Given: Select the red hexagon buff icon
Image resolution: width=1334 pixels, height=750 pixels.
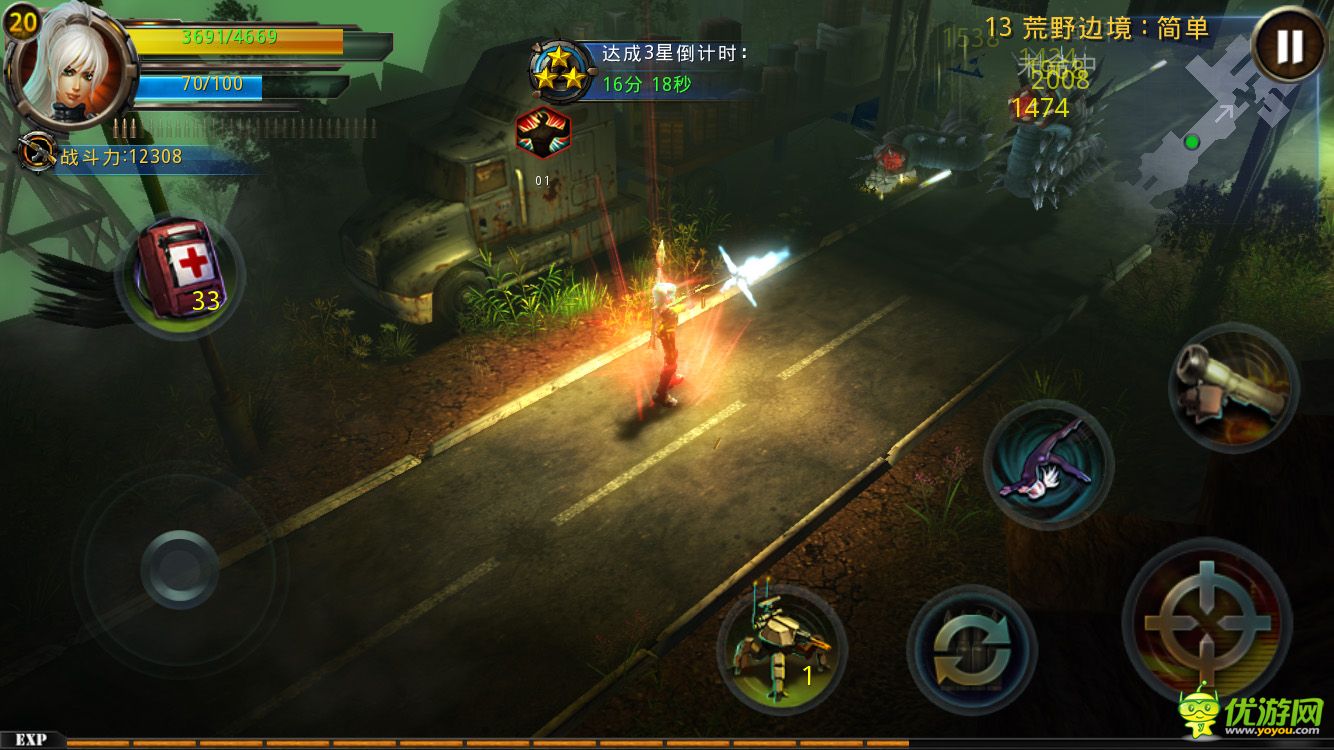Looking at the screenshot, I should pos(543,132).
